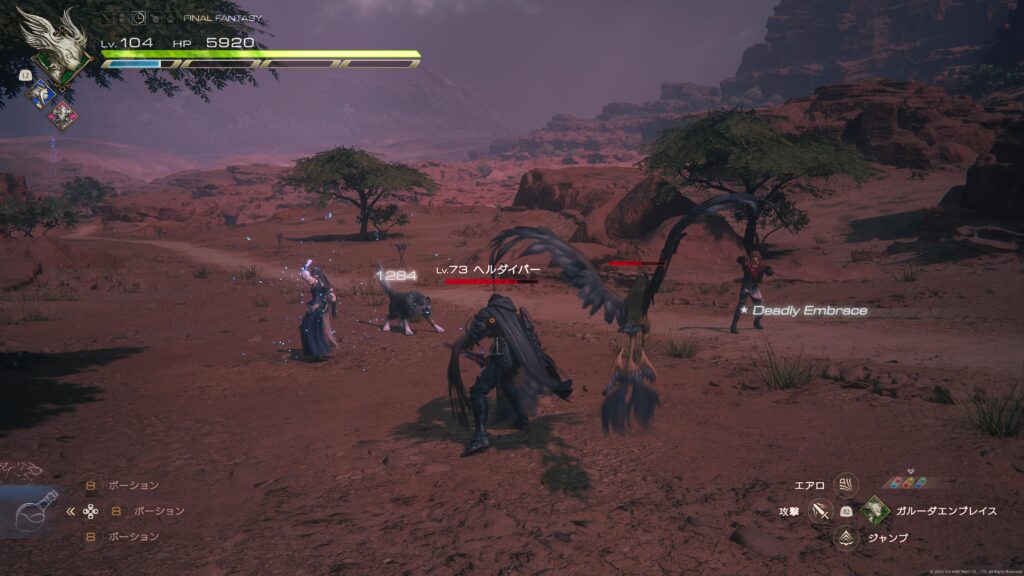Cast the エアロ magic ability
1024x576 pixels.
(846, 485)
